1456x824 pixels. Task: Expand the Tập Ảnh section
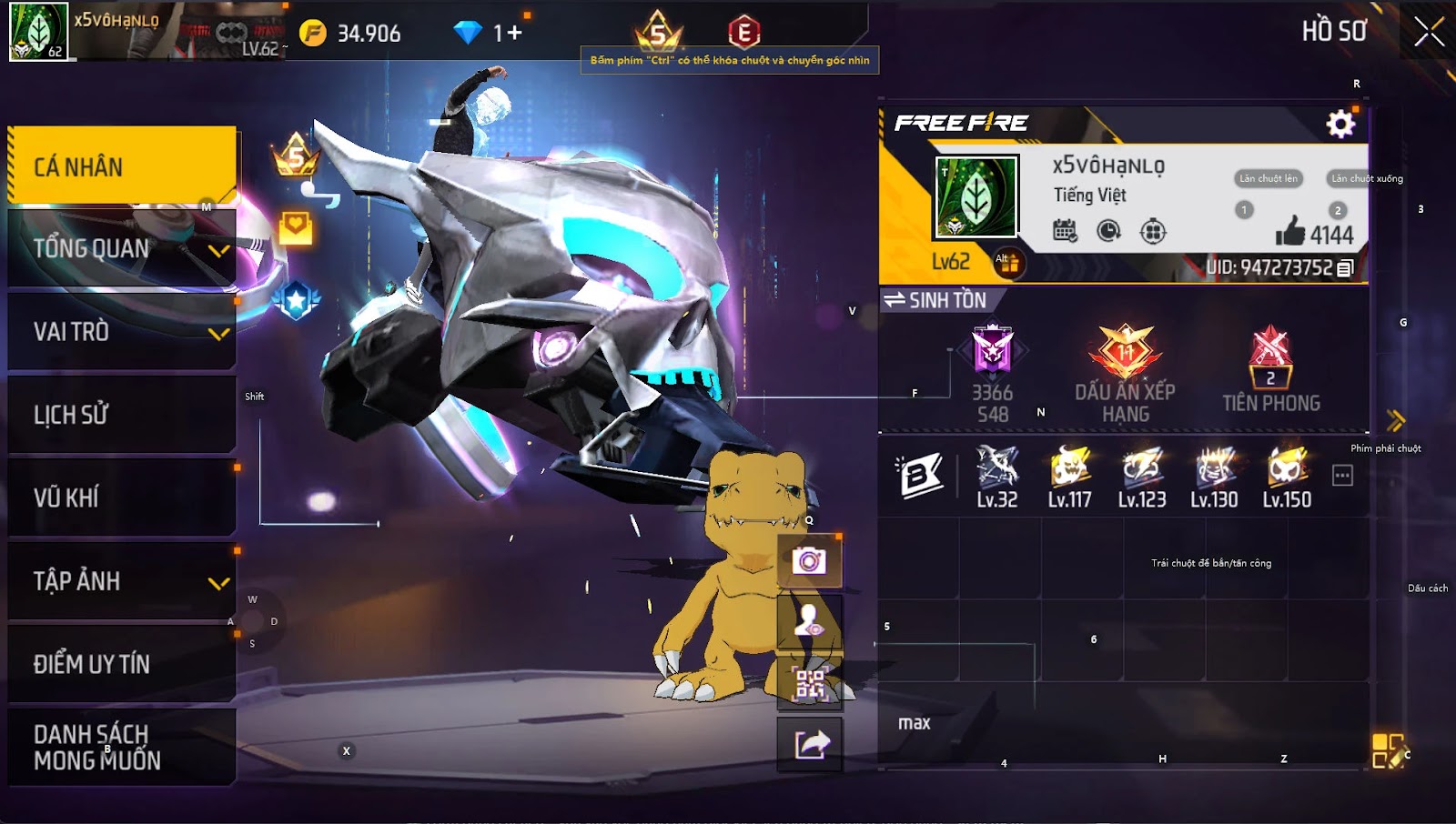pyautogui.click(x=122, y=581)
